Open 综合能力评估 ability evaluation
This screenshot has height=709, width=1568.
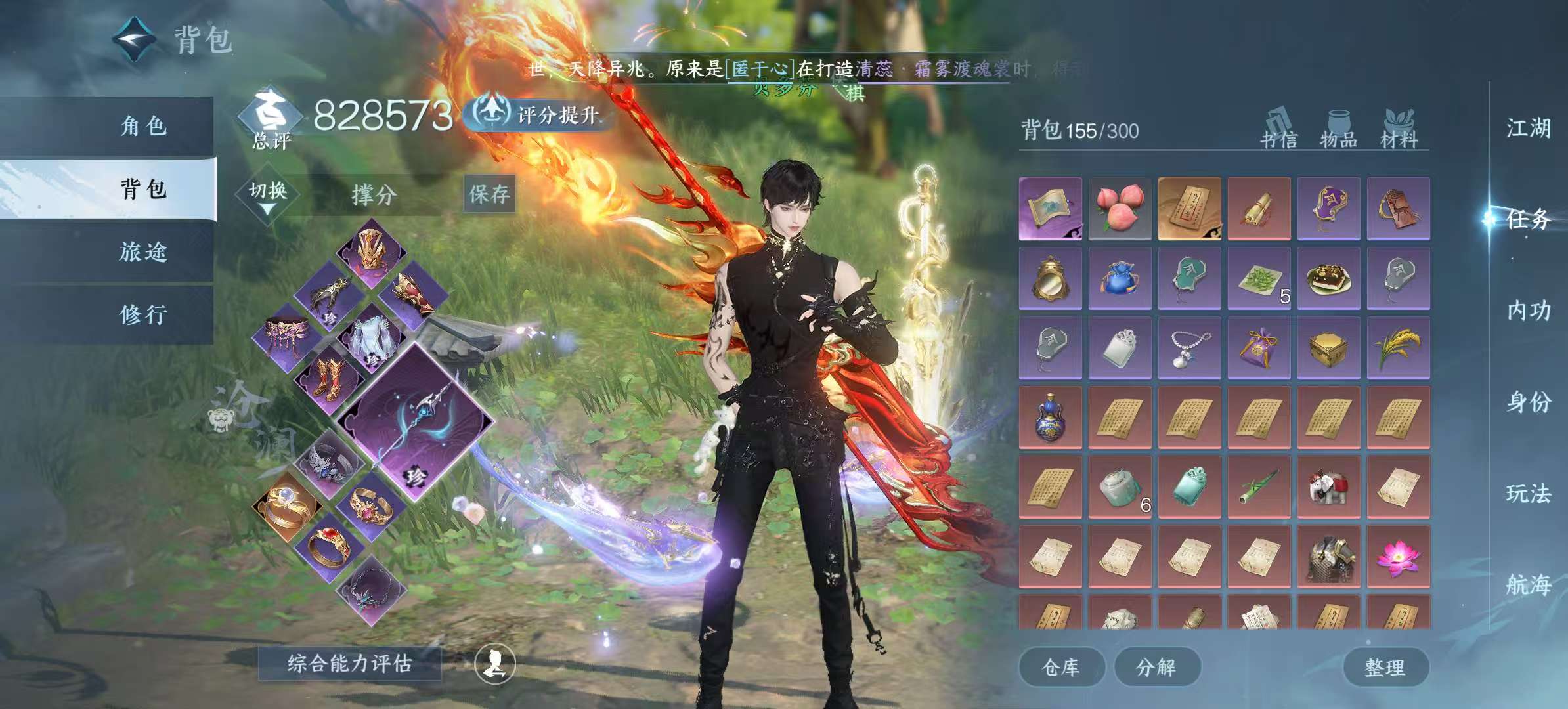[x=349, y=664]
